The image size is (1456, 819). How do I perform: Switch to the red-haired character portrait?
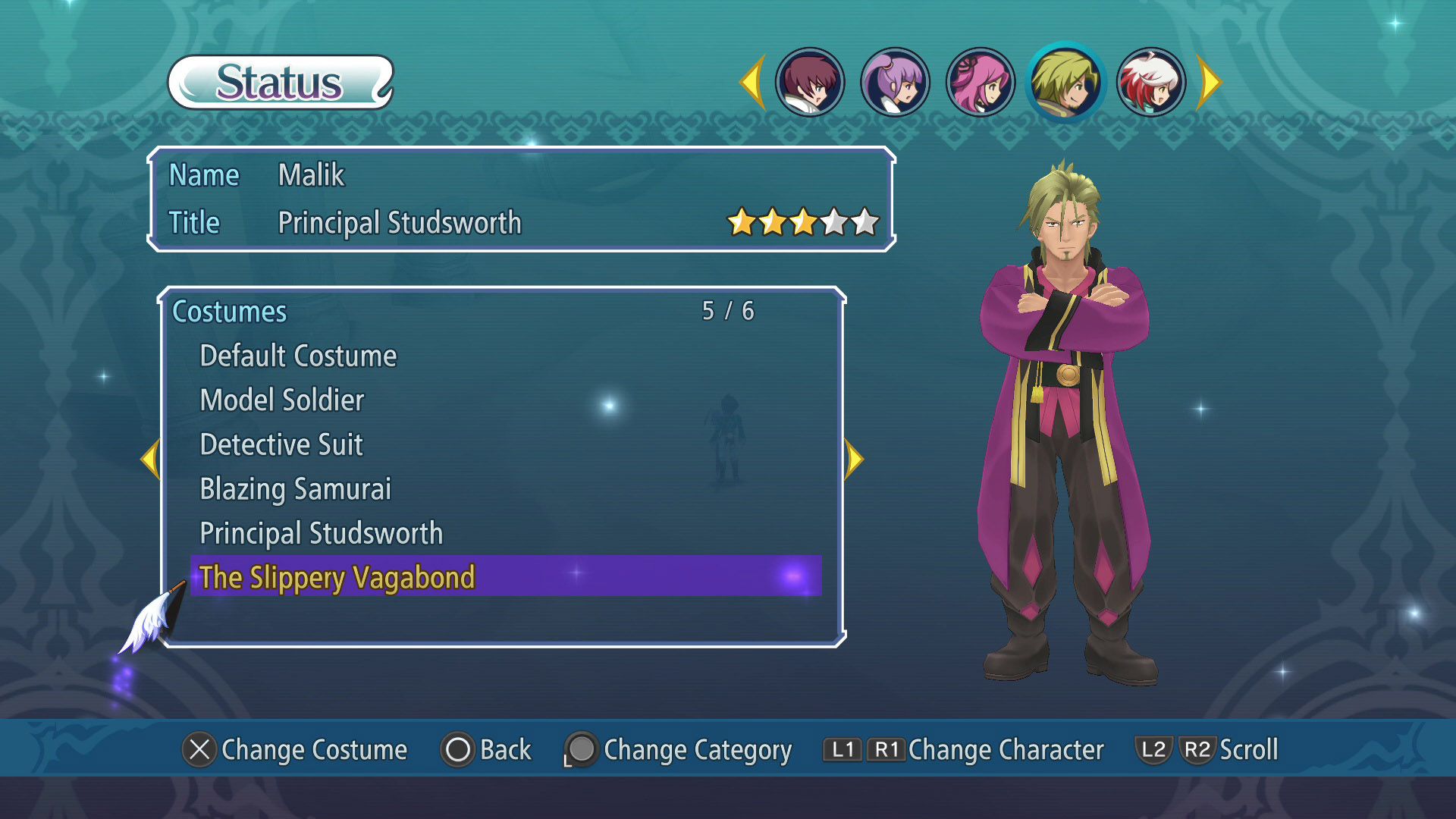point(810,82)
